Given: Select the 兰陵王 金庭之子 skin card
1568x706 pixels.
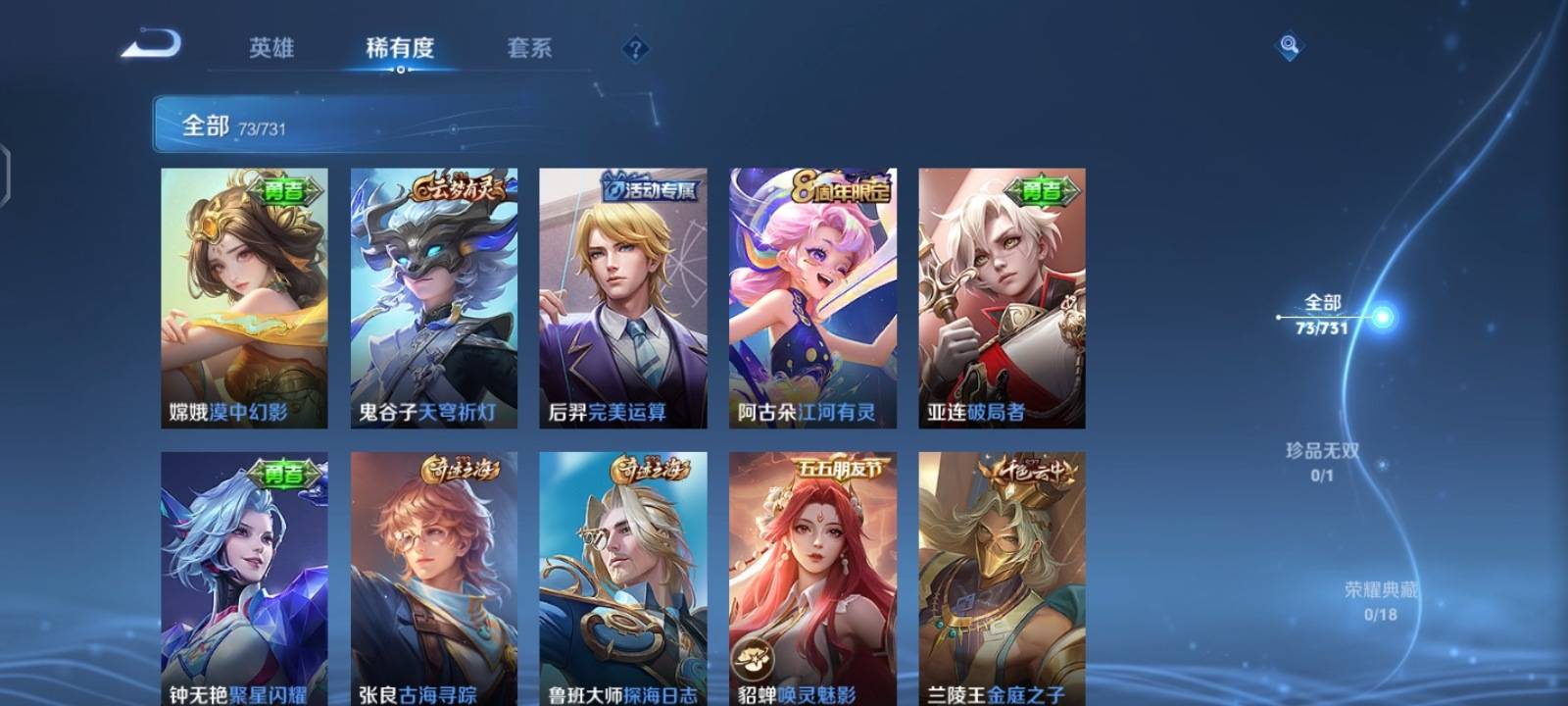Looking at the screenshot, I should pyautogui.click(x=999, y=579).
